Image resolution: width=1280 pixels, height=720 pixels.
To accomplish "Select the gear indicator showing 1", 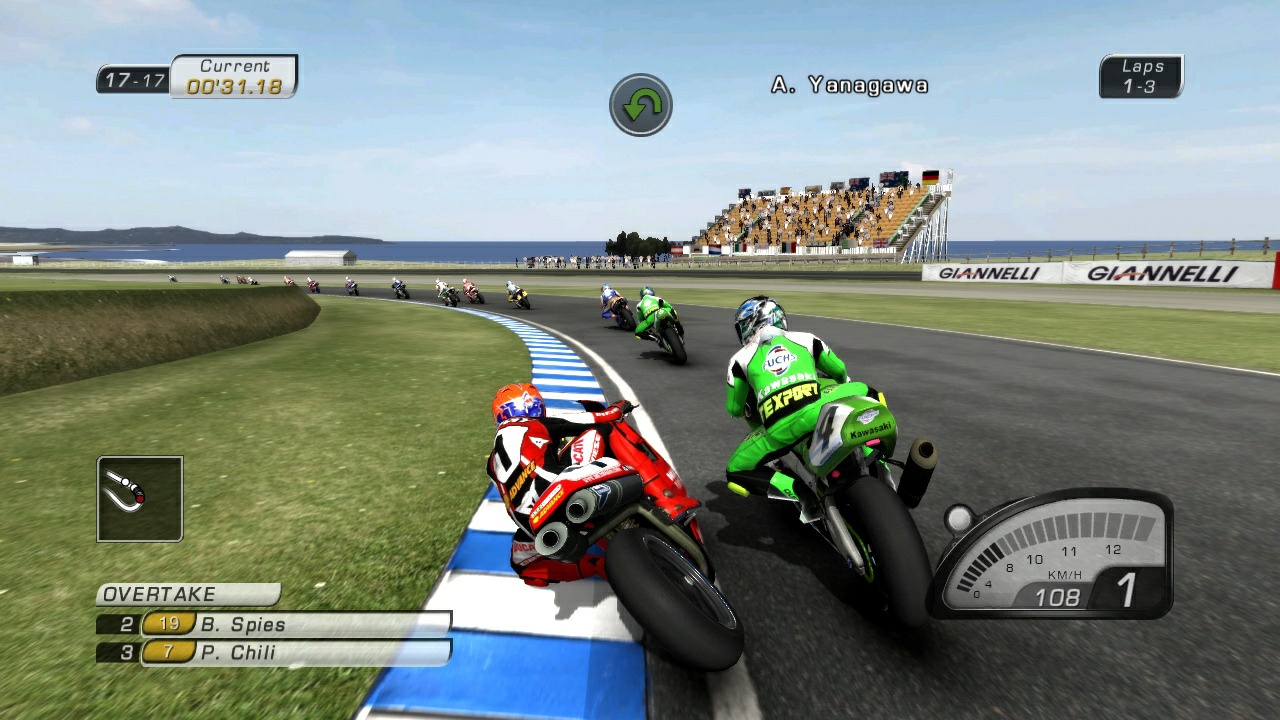I will click(1128, 588).
